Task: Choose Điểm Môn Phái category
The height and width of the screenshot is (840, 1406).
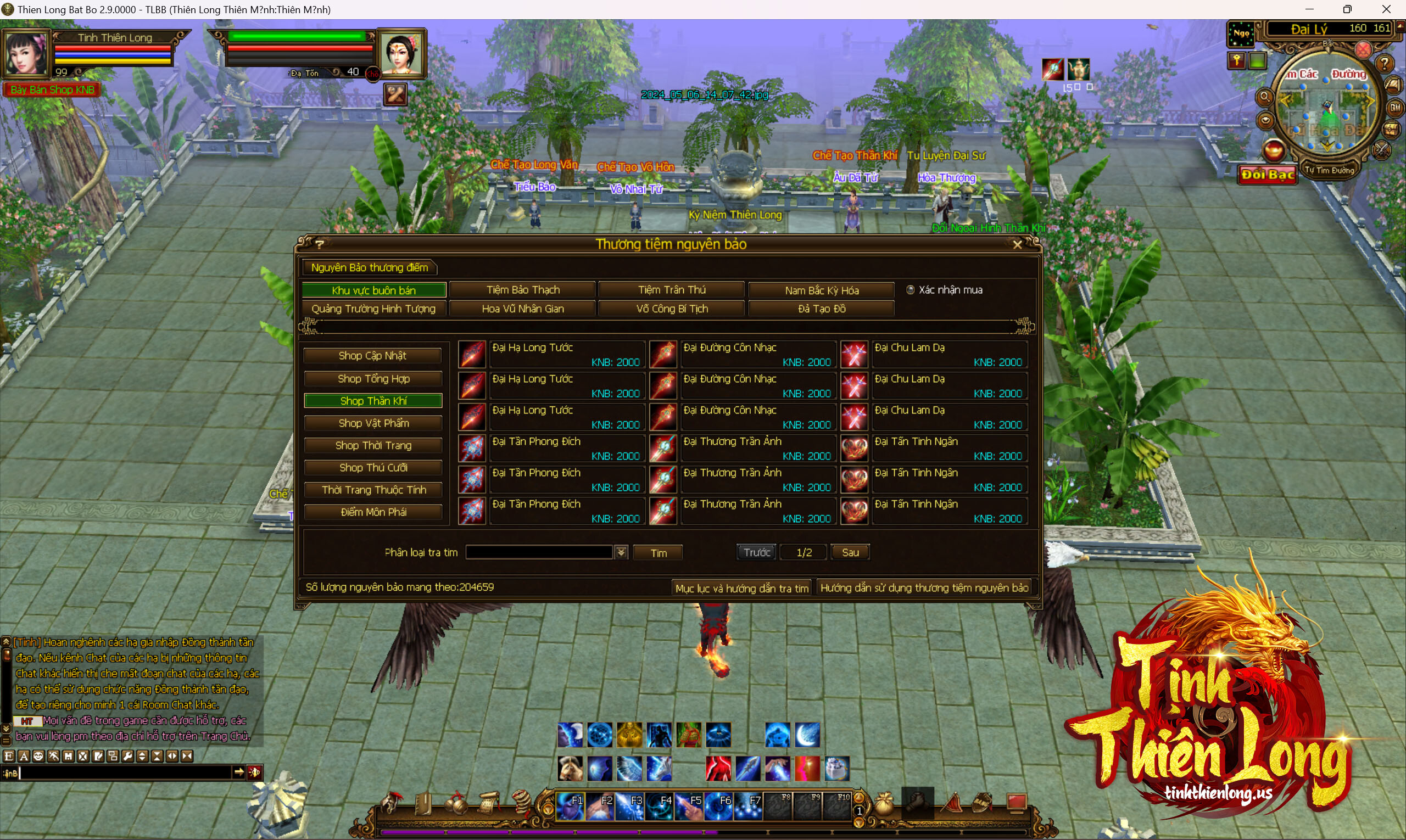Action: [373, 512]
